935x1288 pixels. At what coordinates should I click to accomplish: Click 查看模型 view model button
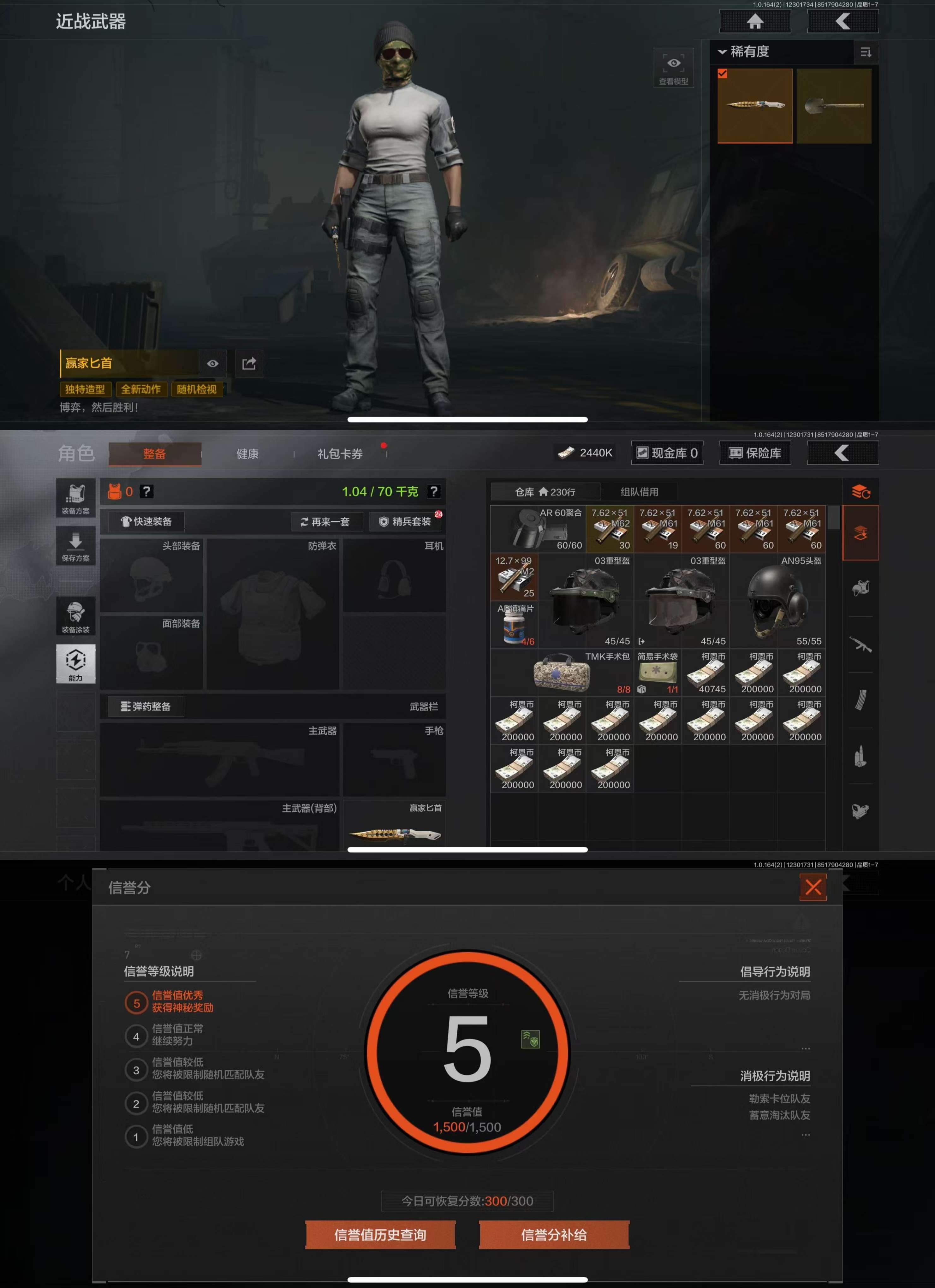pos(673,68)
